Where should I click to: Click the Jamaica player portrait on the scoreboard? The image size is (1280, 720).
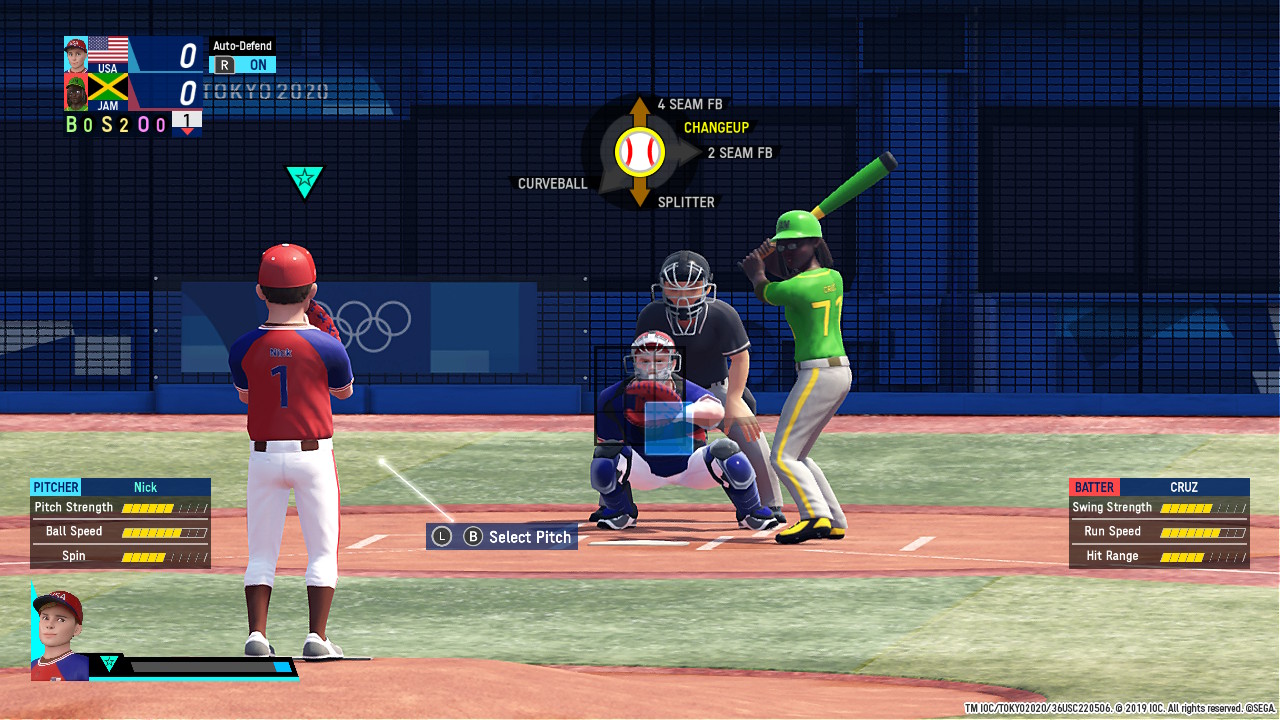tap(75, 89)
